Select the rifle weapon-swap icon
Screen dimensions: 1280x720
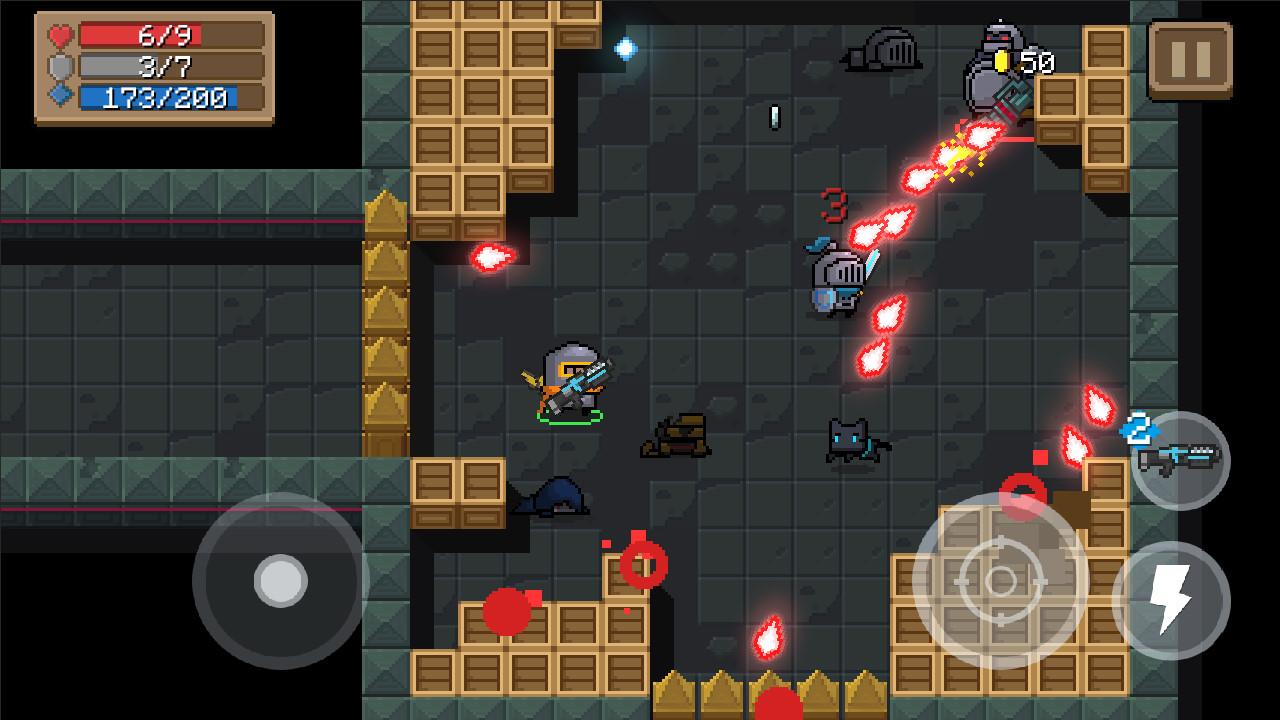point(1178,460)
